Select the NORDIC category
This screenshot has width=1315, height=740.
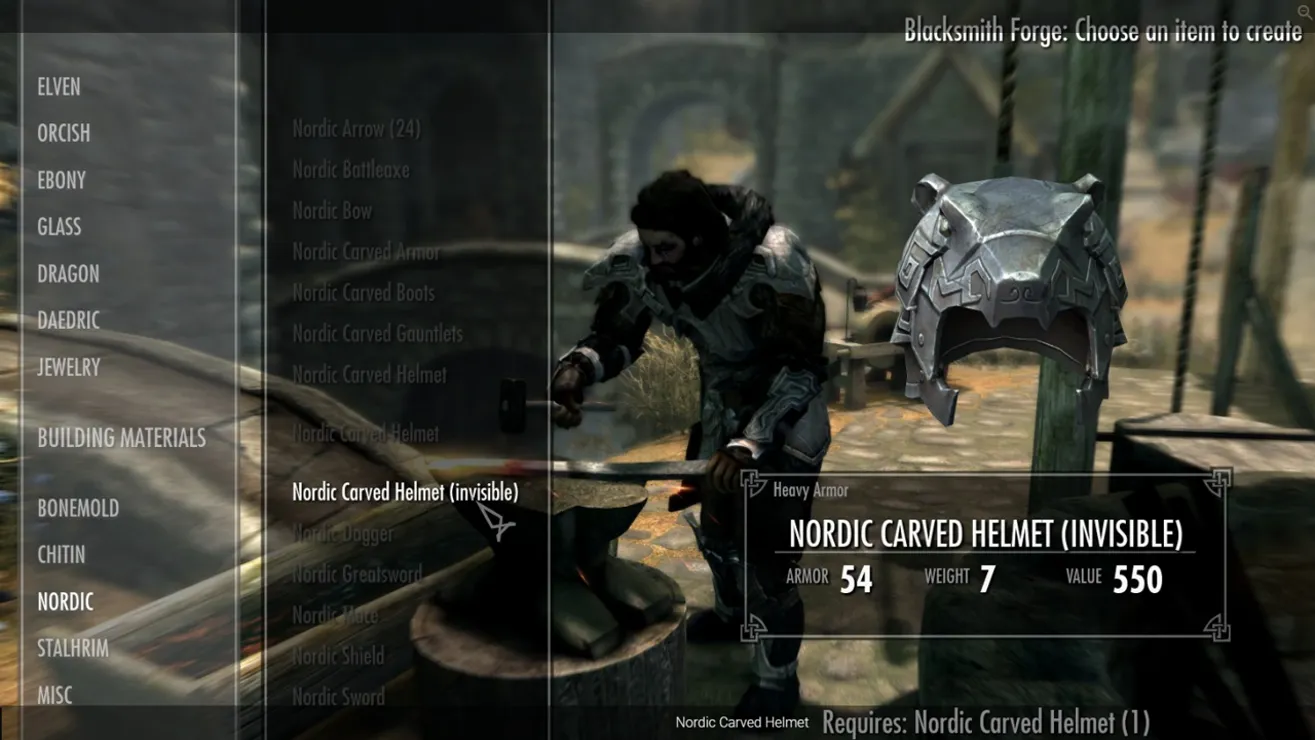67,601
